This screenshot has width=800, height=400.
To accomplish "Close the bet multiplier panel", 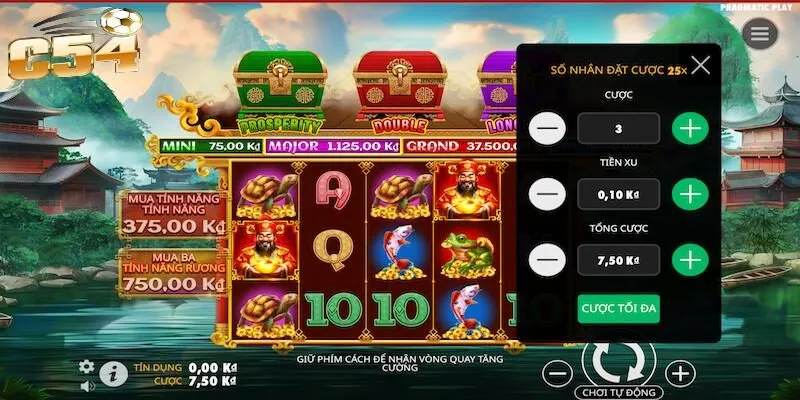I will tap(701, 66).
